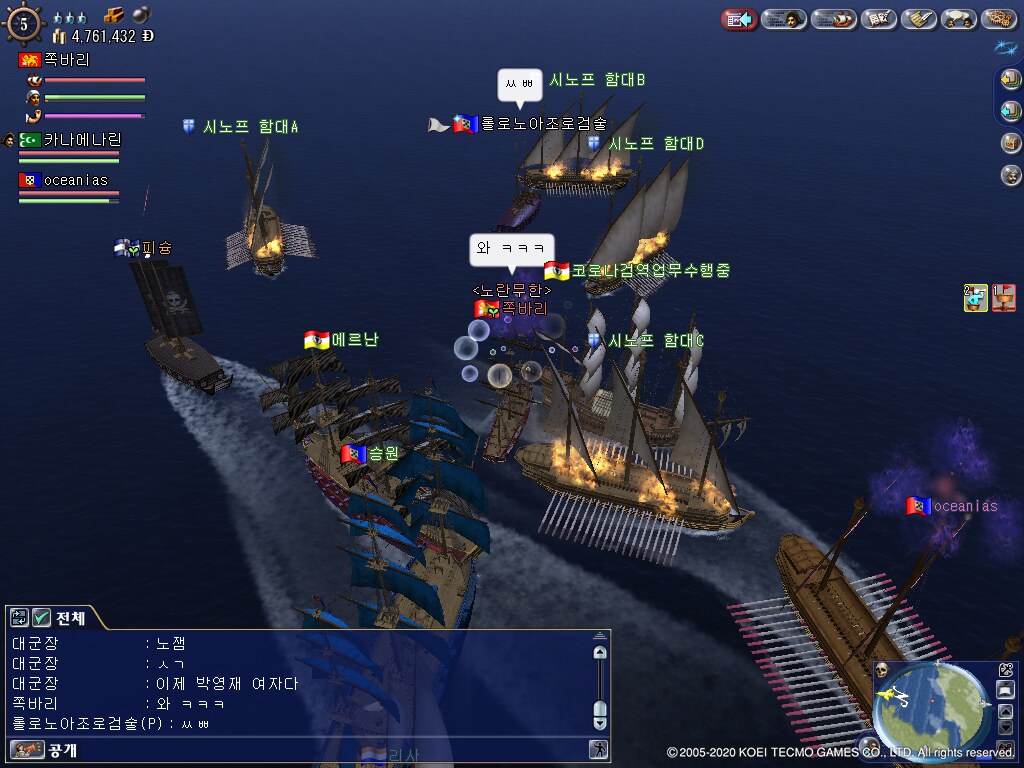
Task: Click the running figure button in chat bar
Action: [599, 749]
